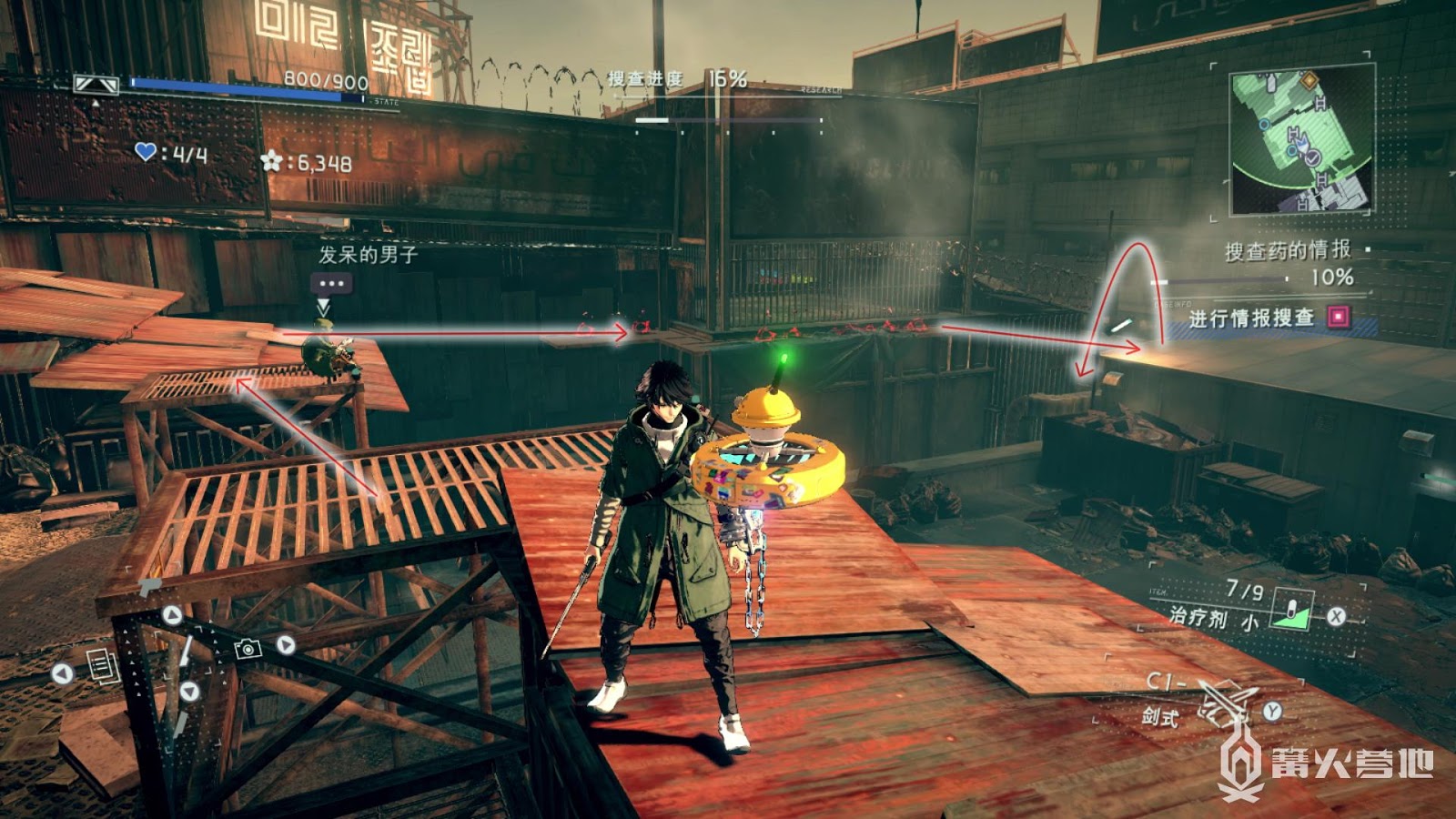Click the speech bubble above 发呆的男子
This screenshot has width=1456, height=819.
tap(331, 284)
